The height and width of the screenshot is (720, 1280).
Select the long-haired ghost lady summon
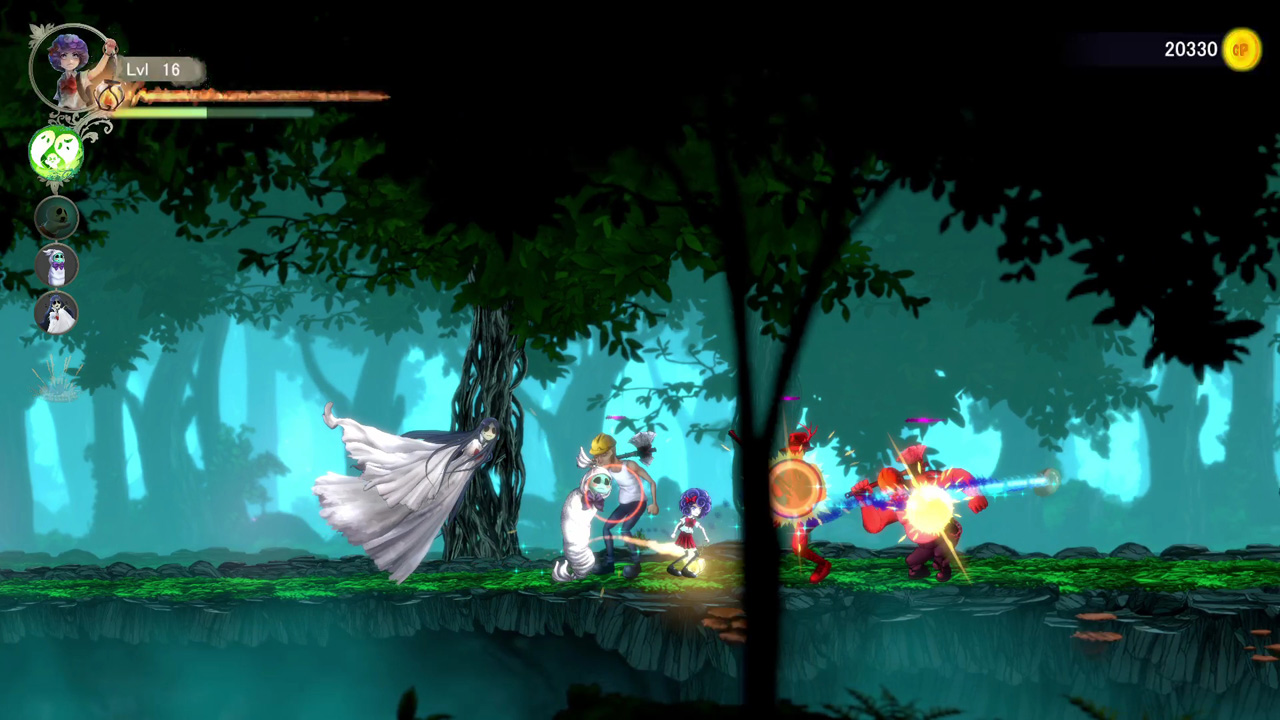(57, 313)
